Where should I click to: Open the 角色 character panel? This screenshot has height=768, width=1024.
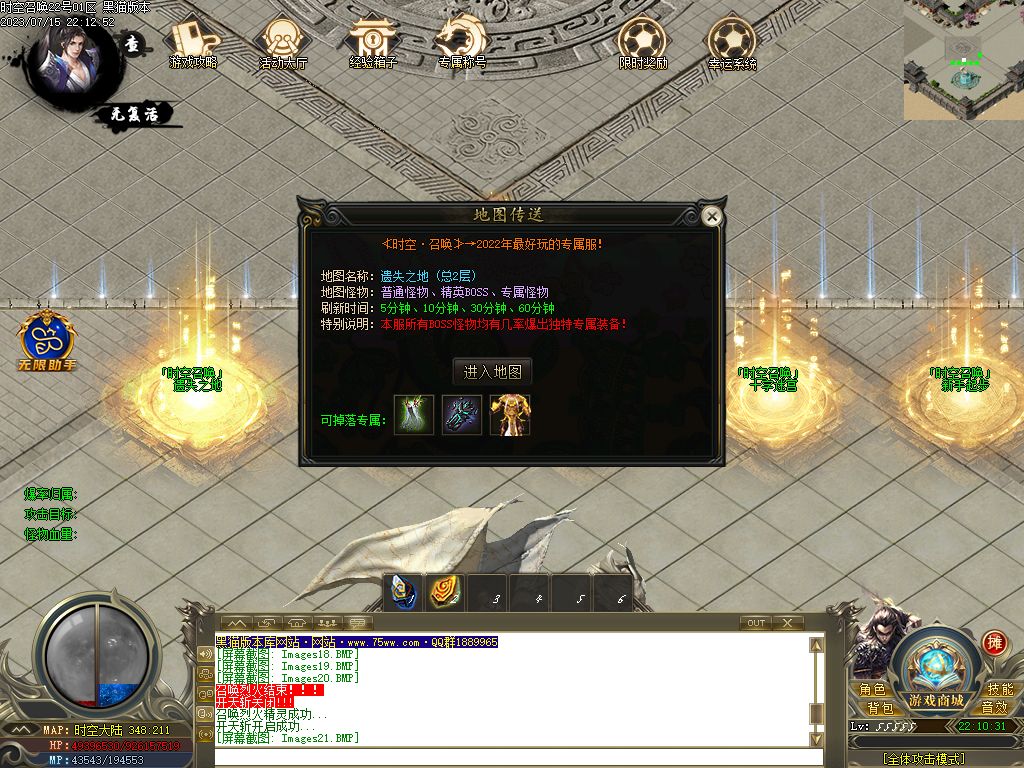(x=872, y=689)
